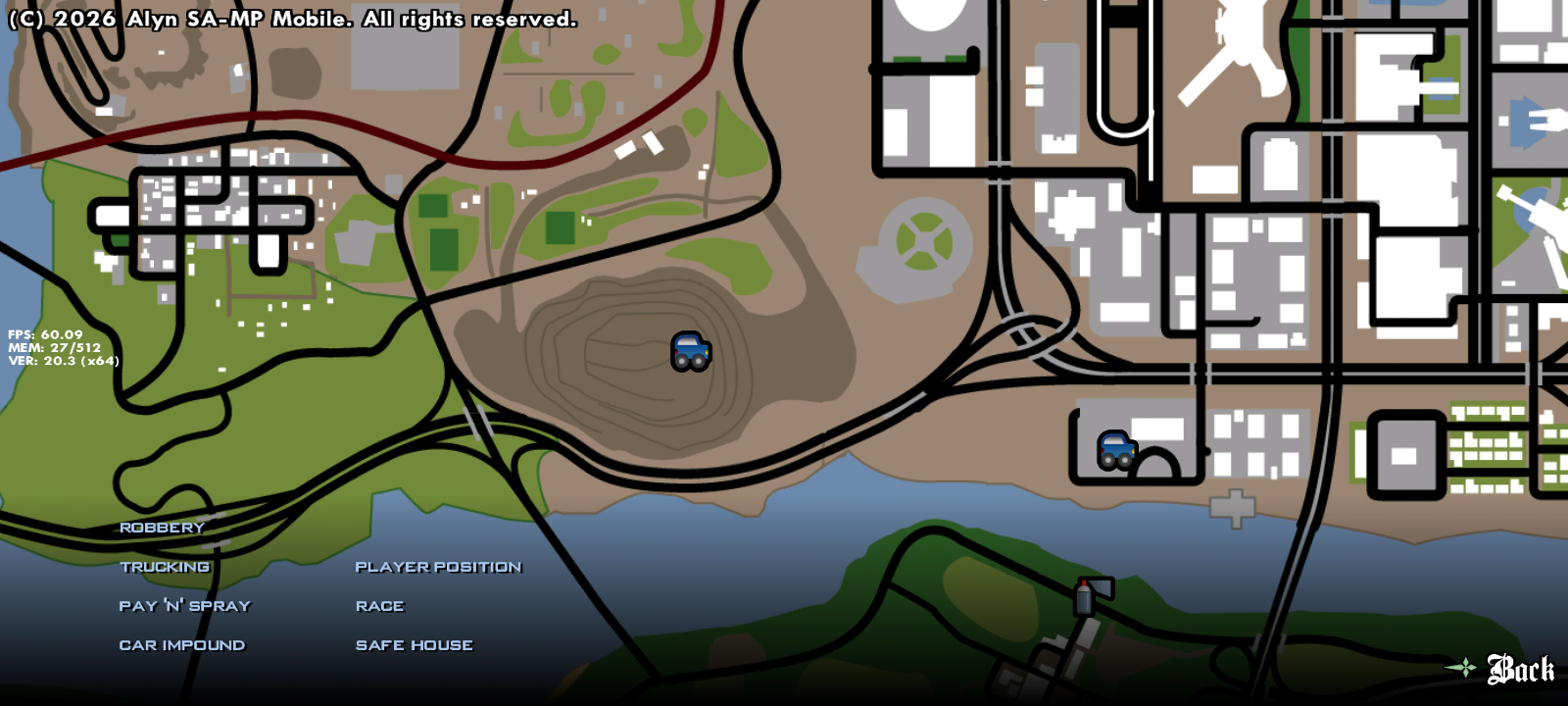Choose the Race legend entry
Screen dimensions: 1568x706
[380, 606]
